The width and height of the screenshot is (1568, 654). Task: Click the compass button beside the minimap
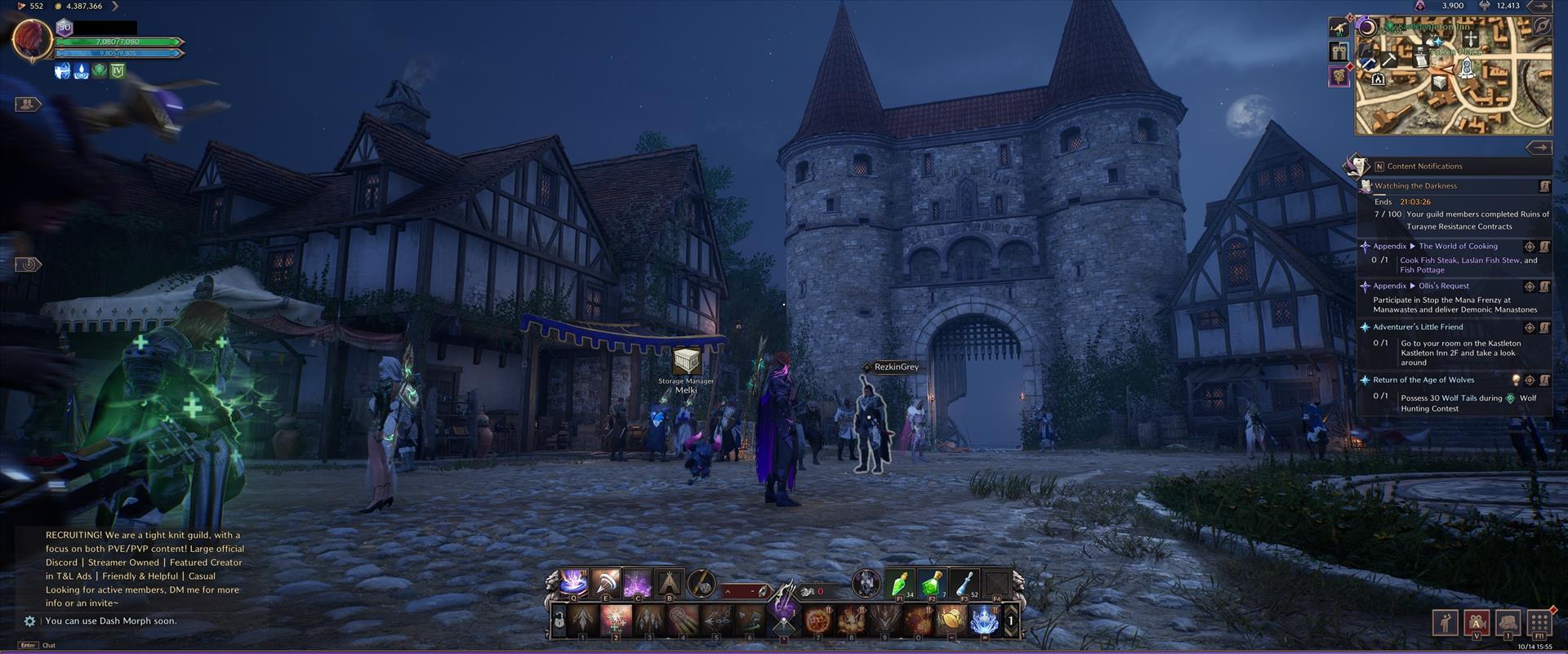(x=1541, y=26)
